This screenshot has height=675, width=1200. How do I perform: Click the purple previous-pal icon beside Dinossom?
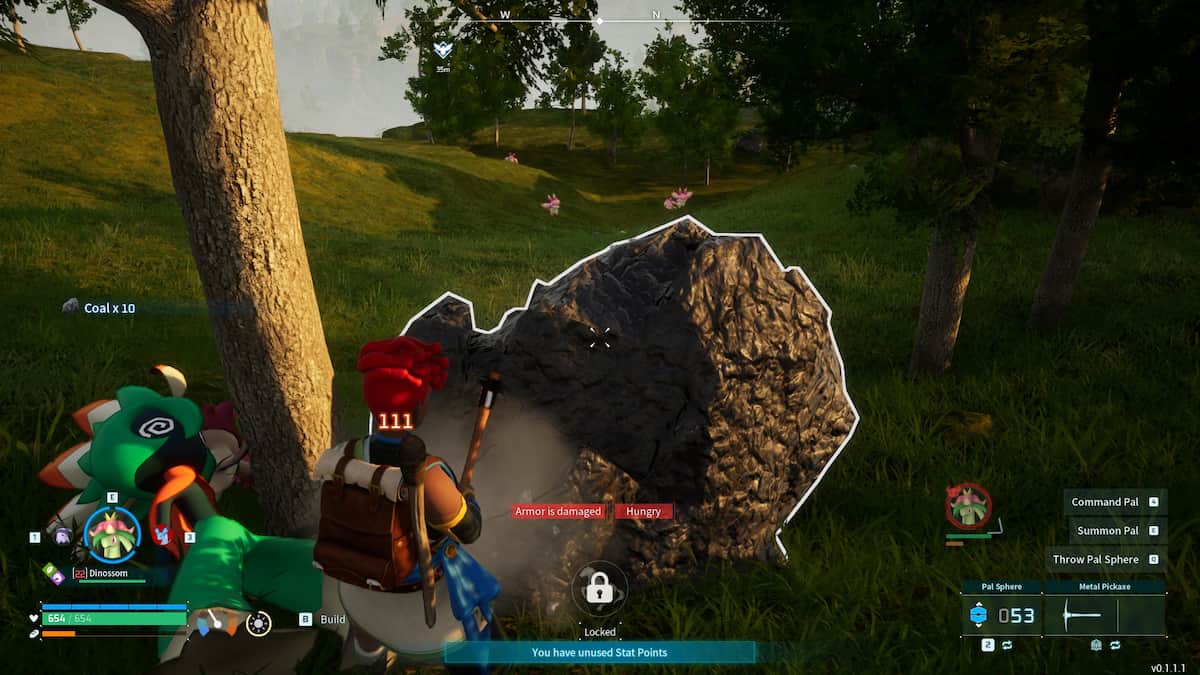click(62, 537)
